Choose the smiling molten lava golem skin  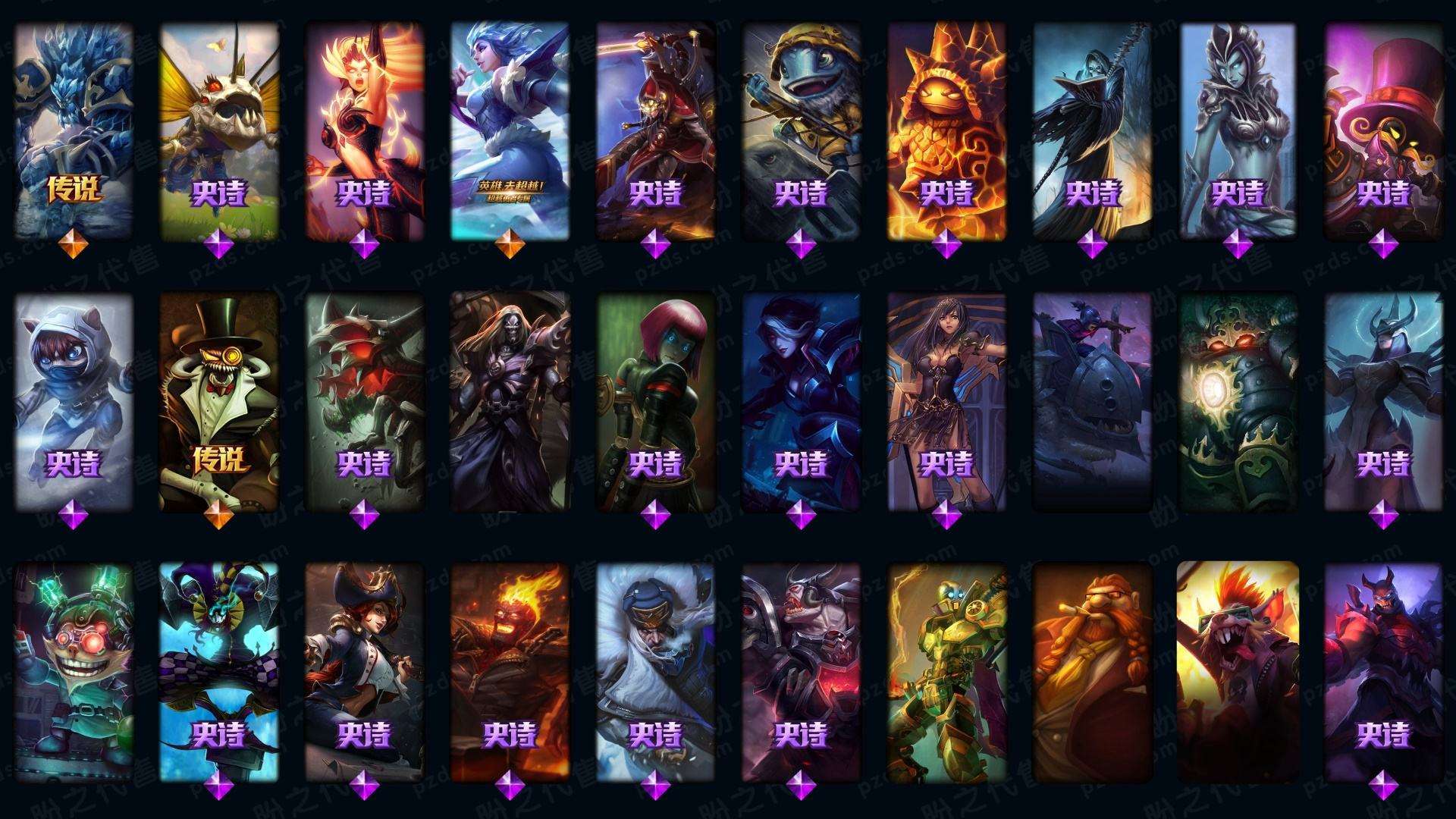pos(947,129)
